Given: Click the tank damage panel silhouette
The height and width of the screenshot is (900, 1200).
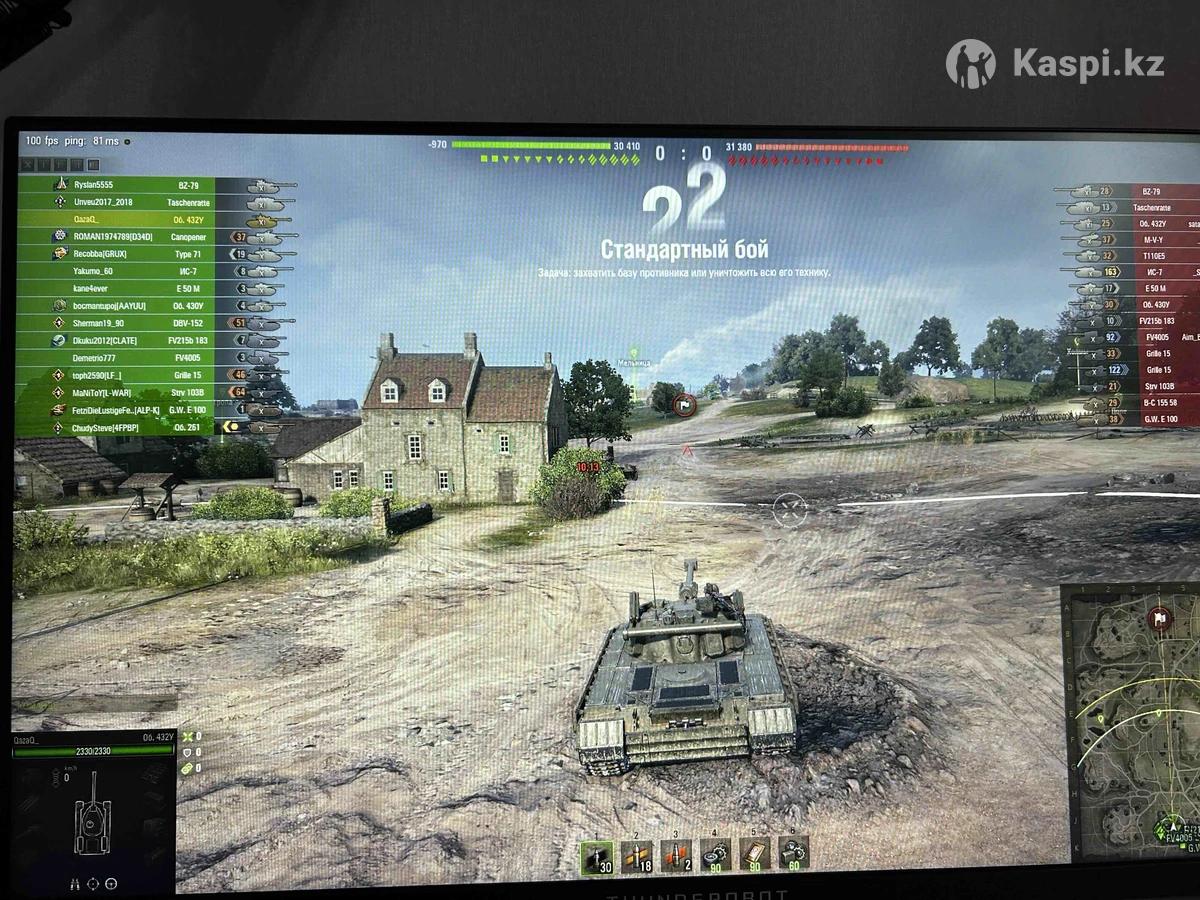Looking at the screenshot, I should (93, 822).
